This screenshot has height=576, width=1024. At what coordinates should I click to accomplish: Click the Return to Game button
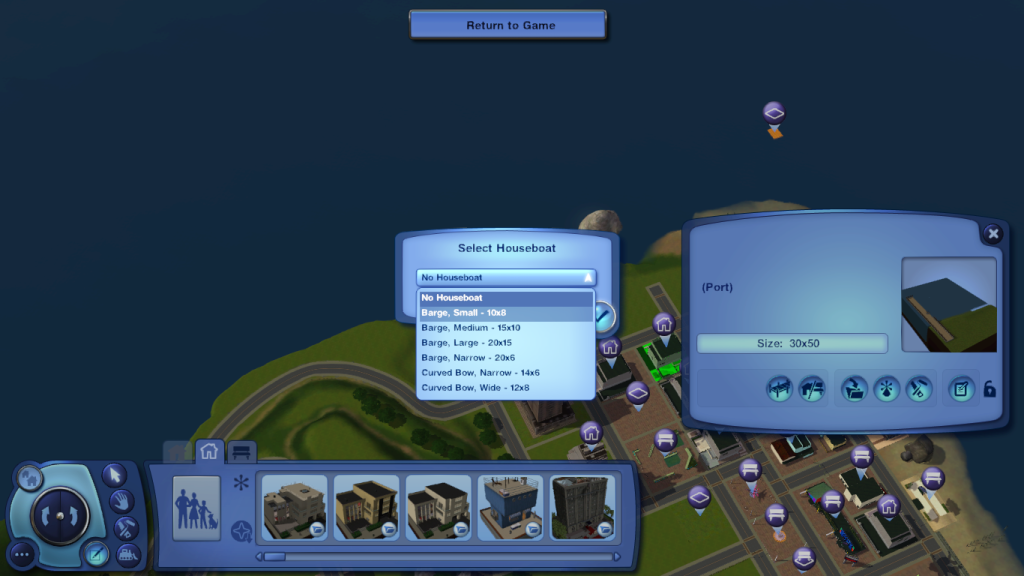pyautogui.click(x=509, y=25)
